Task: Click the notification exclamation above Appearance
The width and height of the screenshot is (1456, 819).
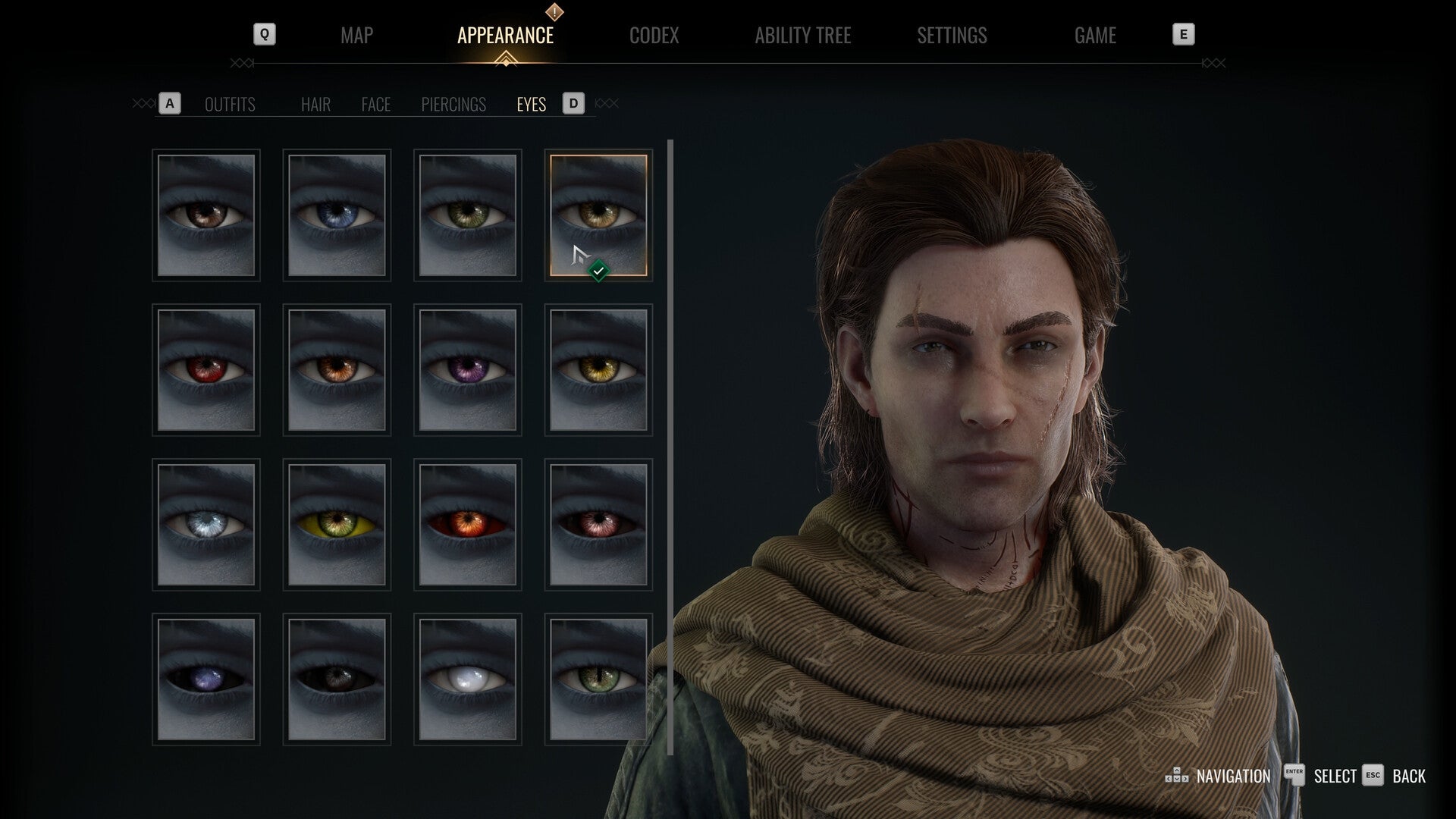Action: tap(553, 12)
